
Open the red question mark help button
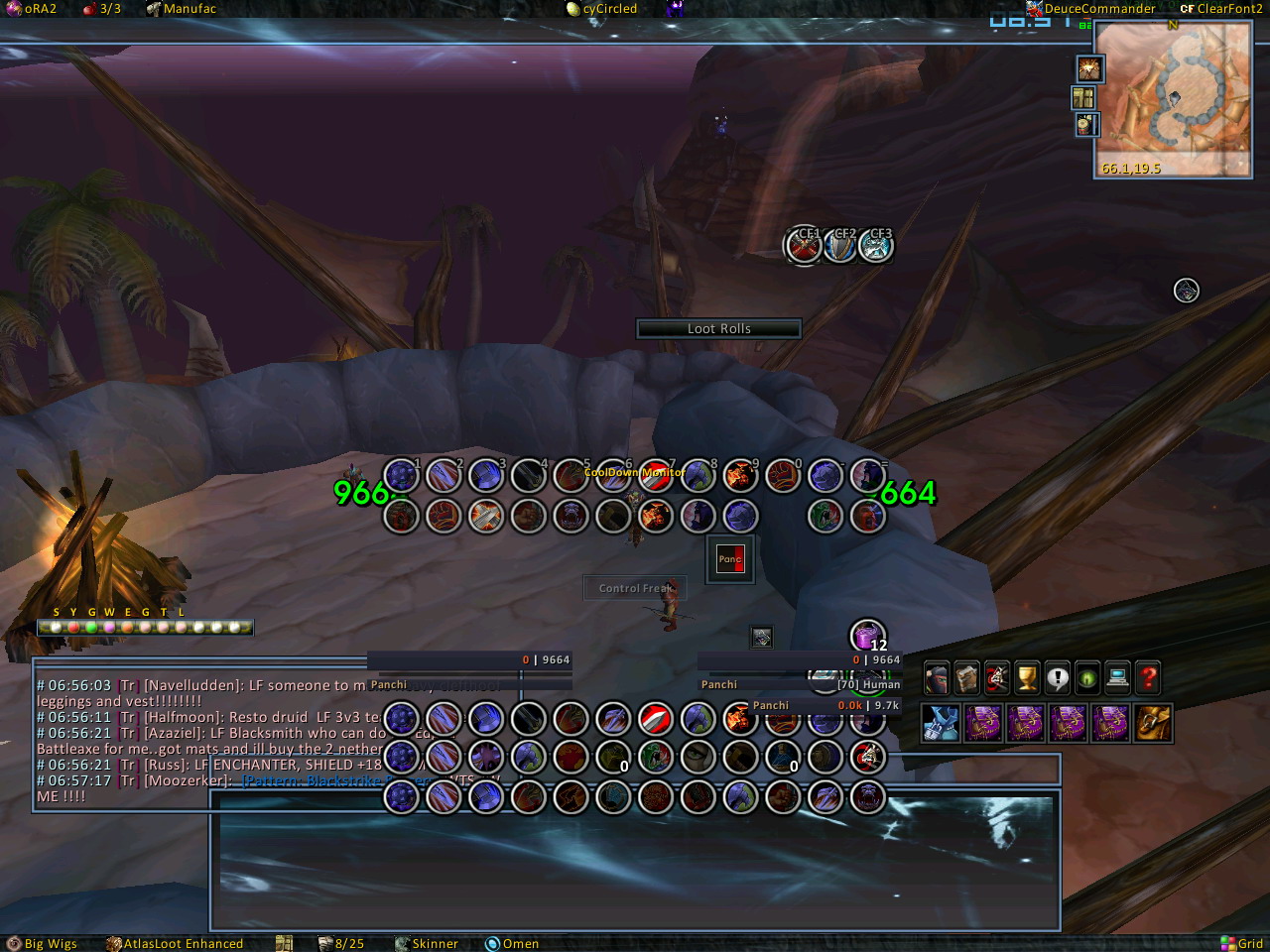tap(1148, 678)
